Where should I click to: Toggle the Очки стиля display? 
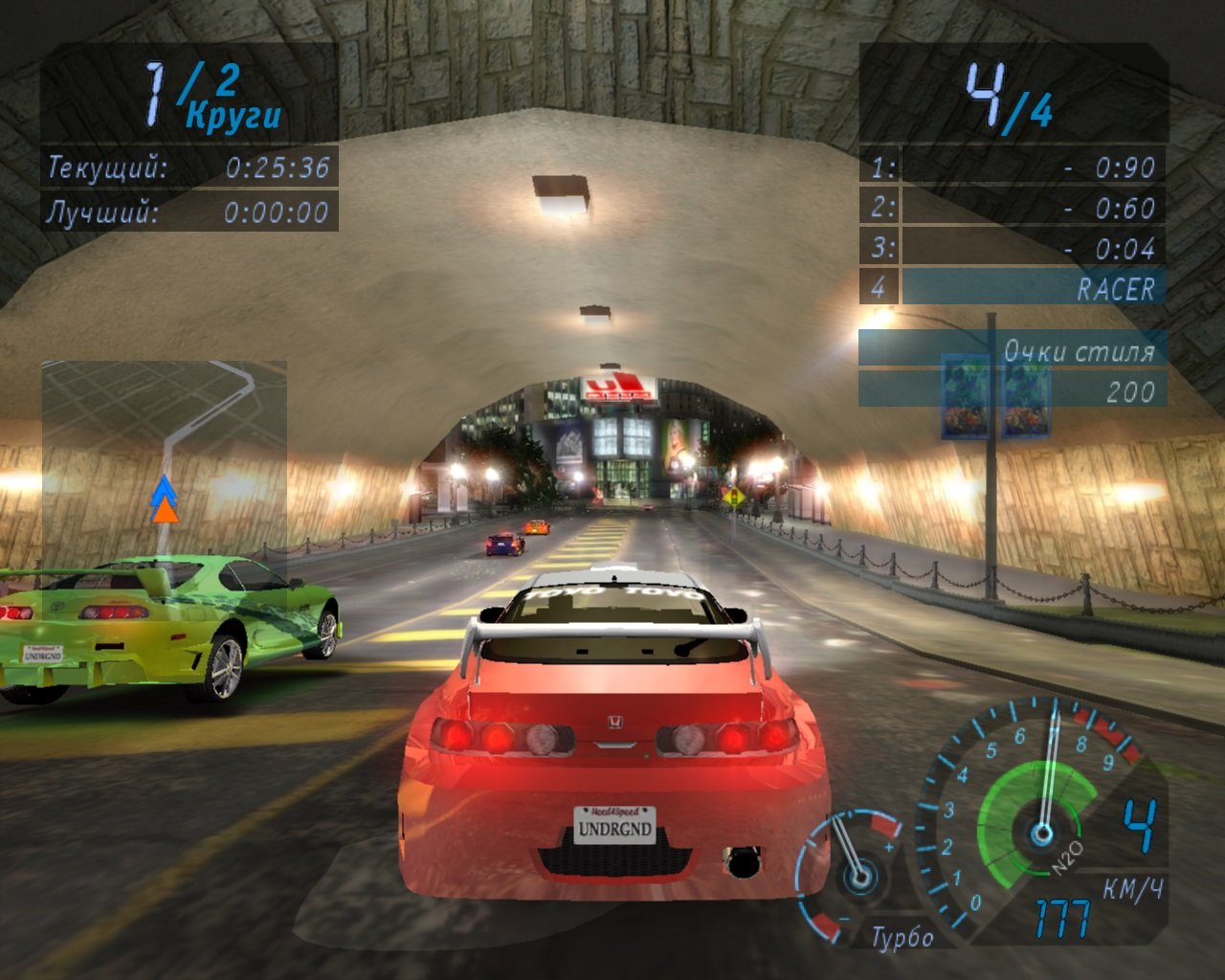pos(1081,351)
